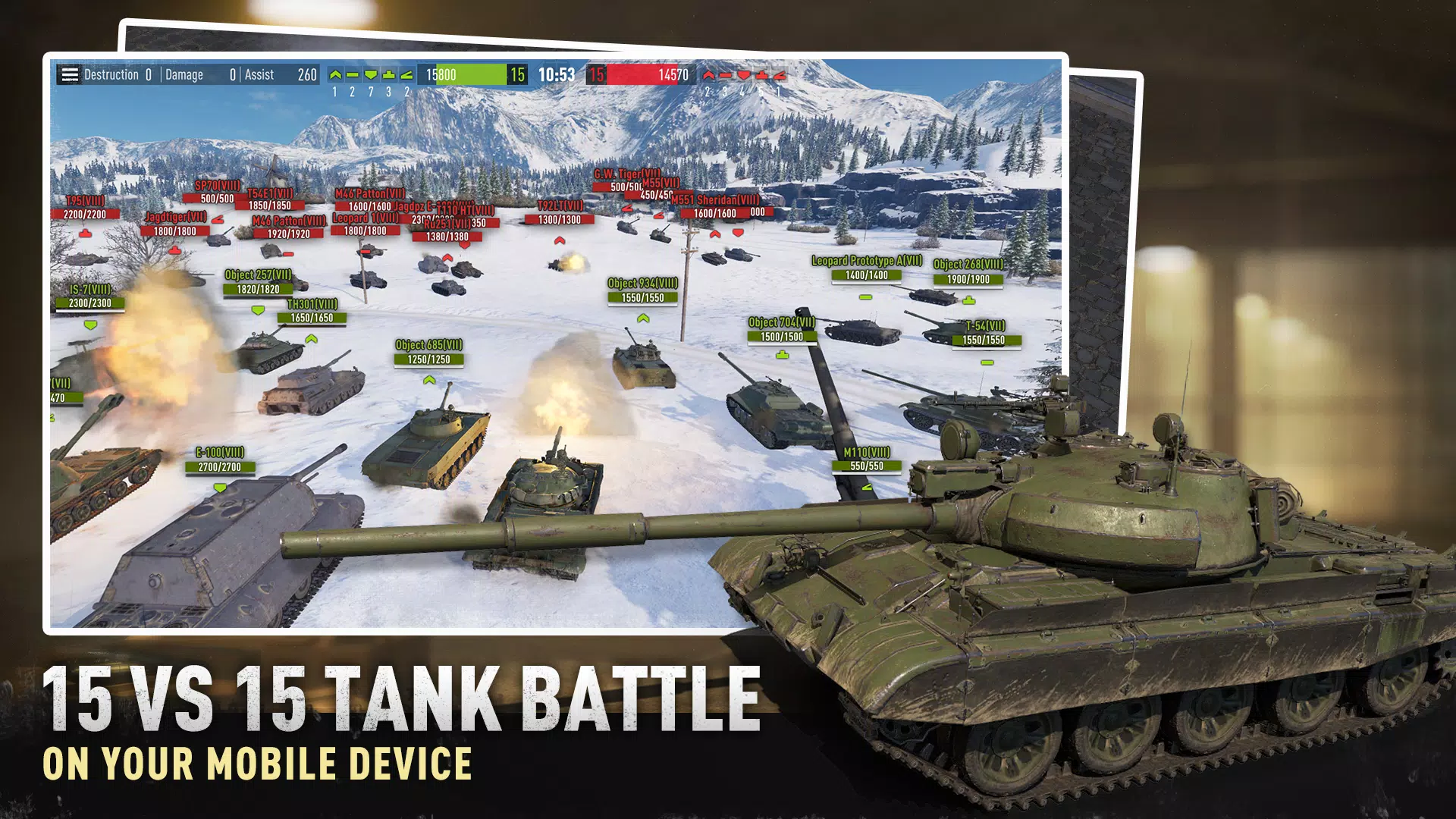Click the enemy heavy tank class icon
1456x819 pixels.
click(744, 75)
